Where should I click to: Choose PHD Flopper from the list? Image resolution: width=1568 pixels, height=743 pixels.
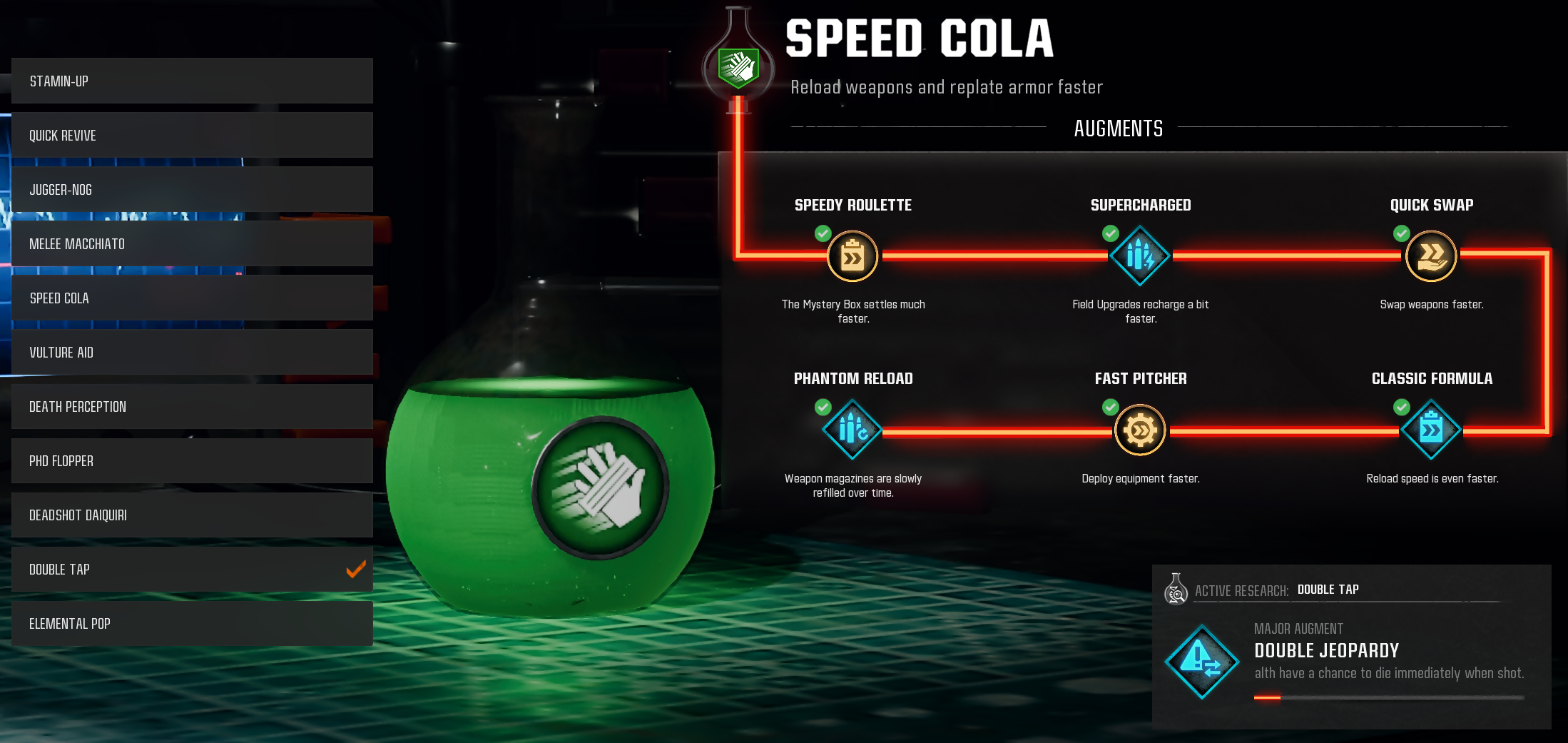click(192, 460)
